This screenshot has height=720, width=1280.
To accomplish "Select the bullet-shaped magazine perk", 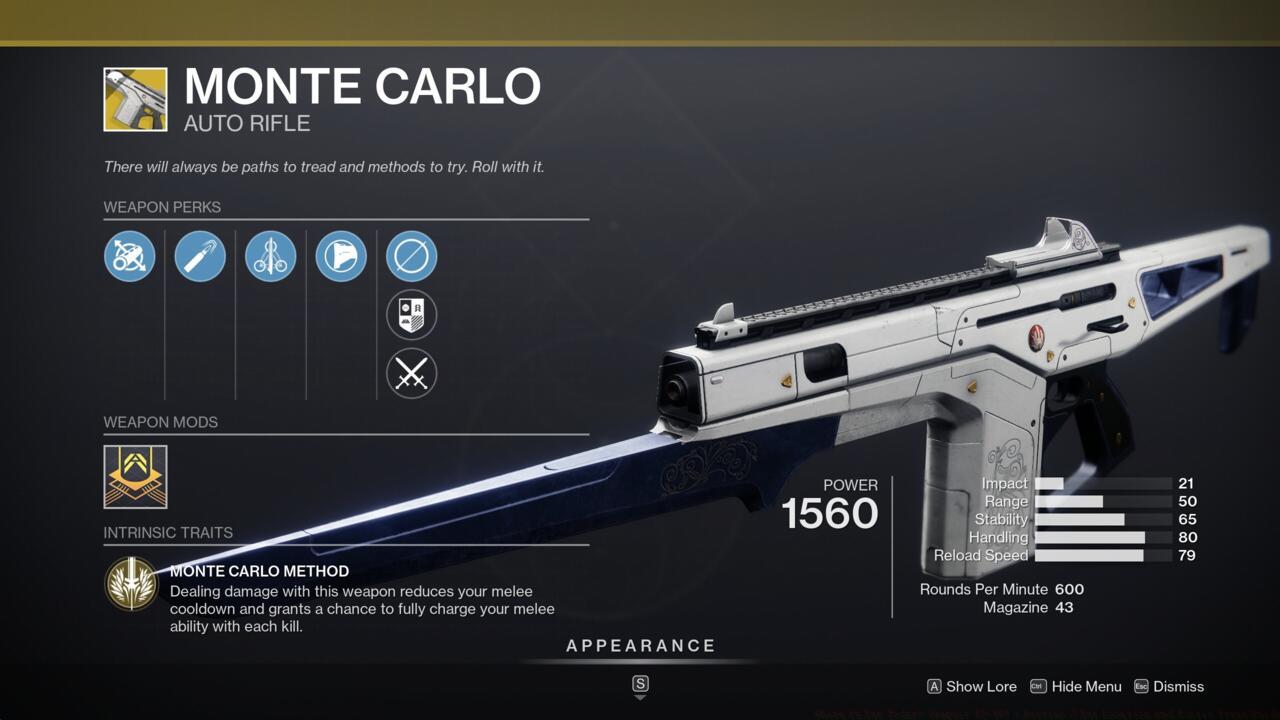I will point(200,256).
